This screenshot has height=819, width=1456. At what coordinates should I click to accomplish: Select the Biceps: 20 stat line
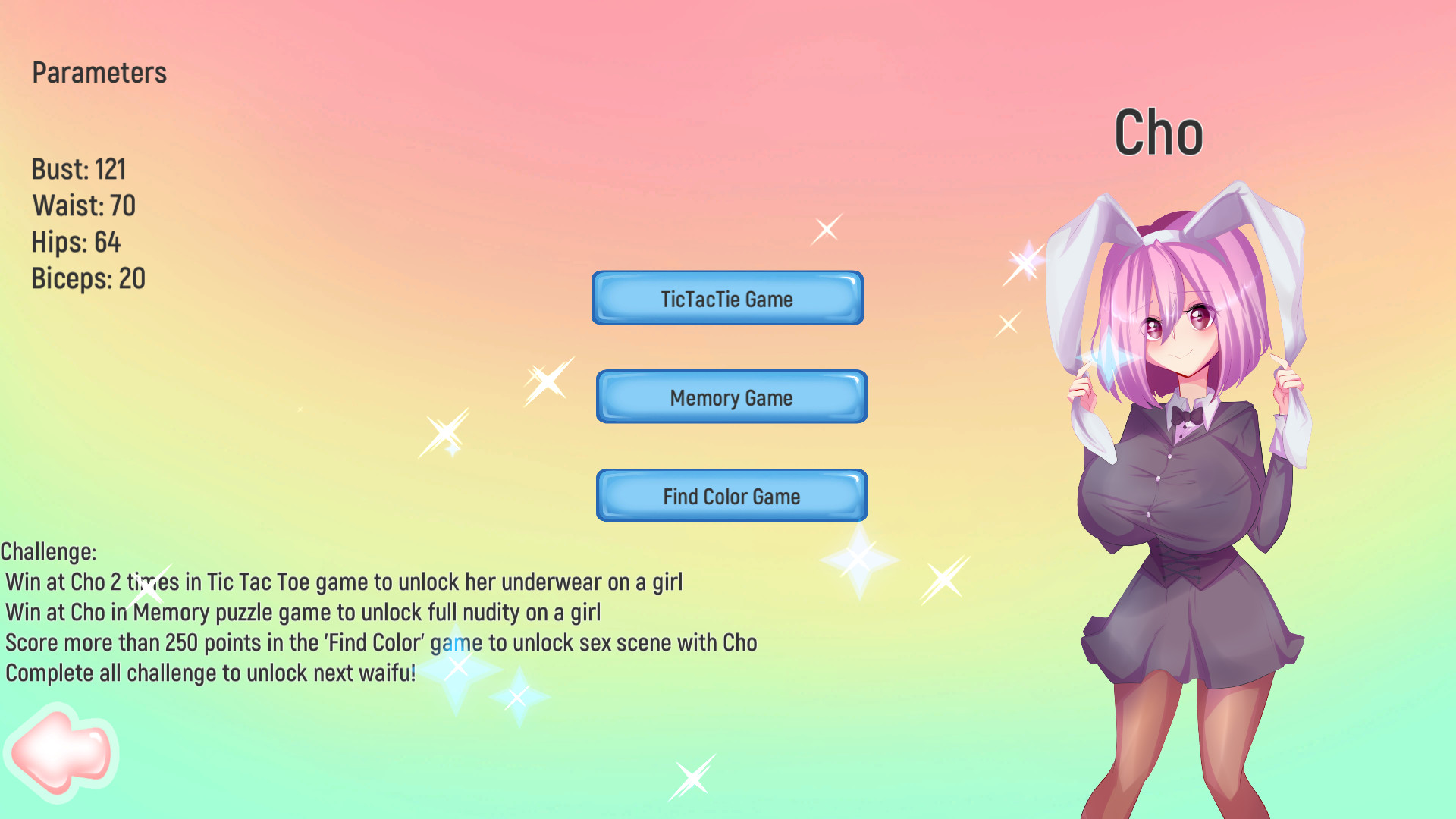point(88,278)
